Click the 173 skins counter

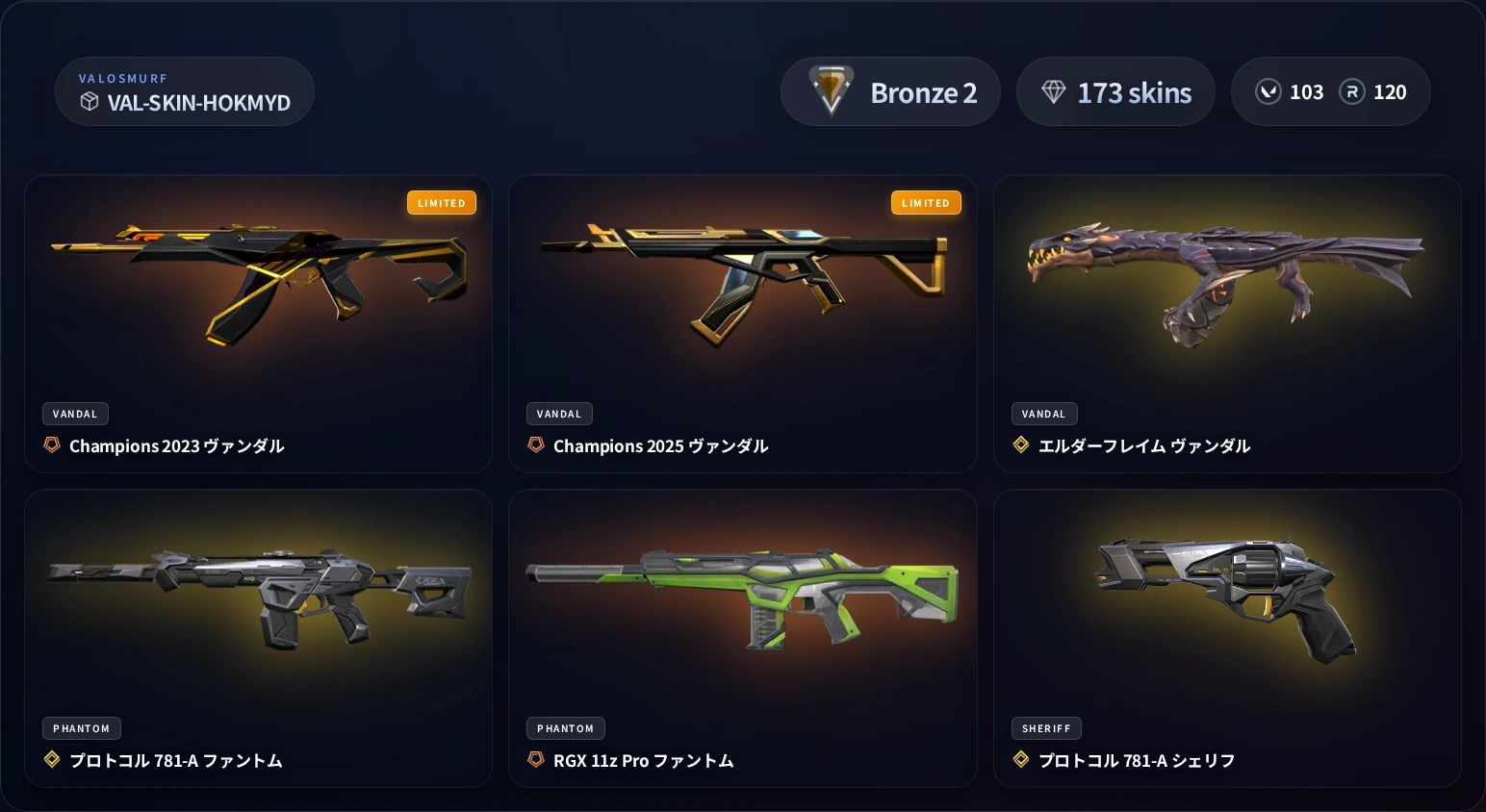pyautogui.click(x=1115, y=90)
